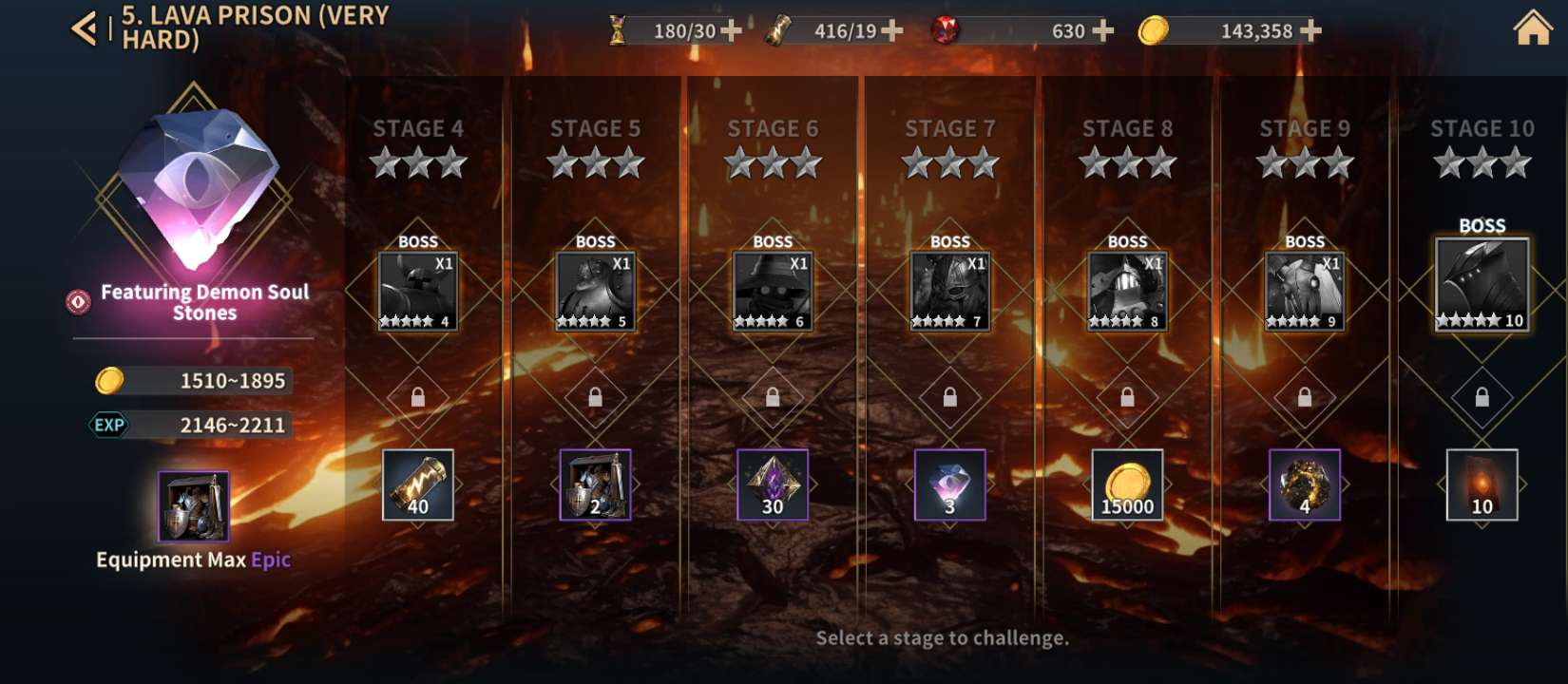View the 15000 gold reward
1568x684 pixels.
(1127, 484)
